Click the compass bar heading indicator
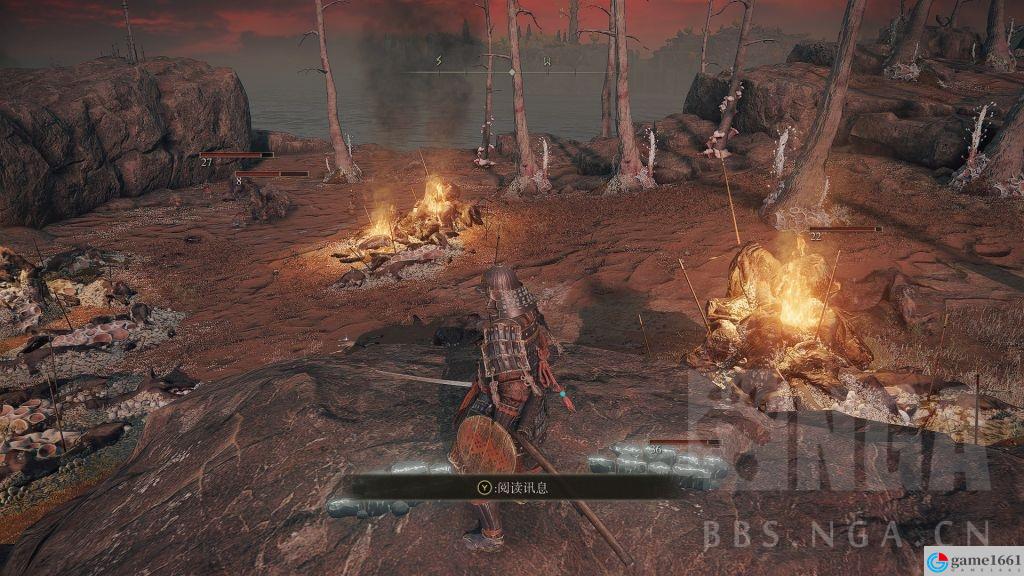The height and width of the screenshot is (576, 1024). tap(511, 70)
